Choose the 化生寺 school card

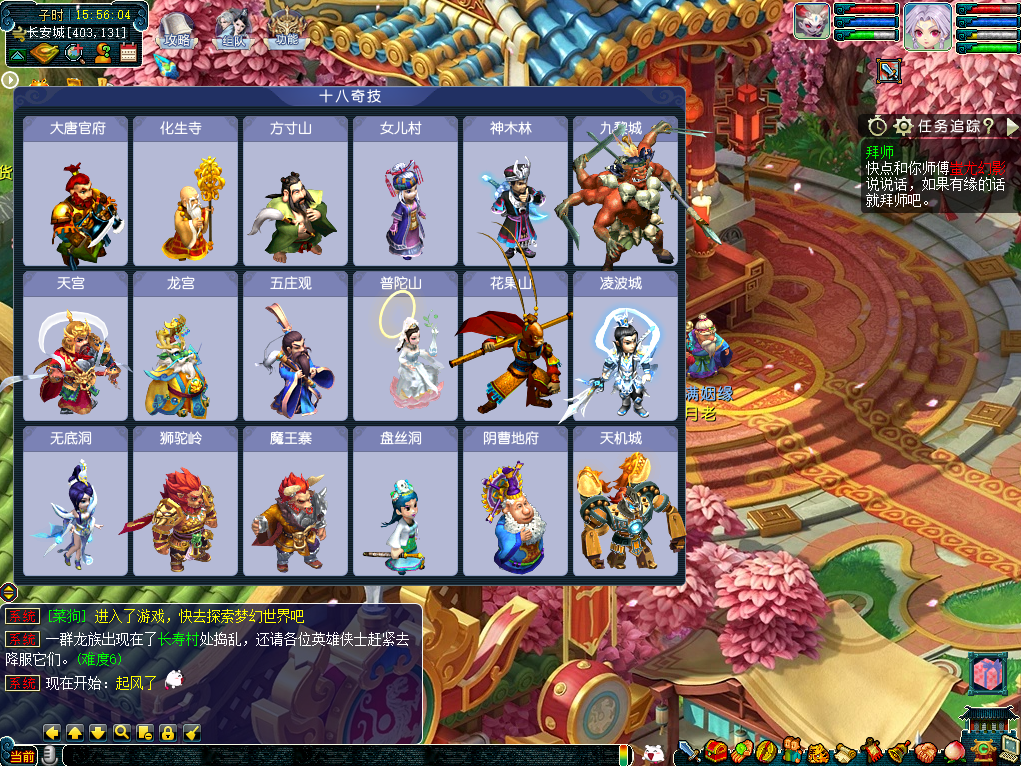pos(186,191)
